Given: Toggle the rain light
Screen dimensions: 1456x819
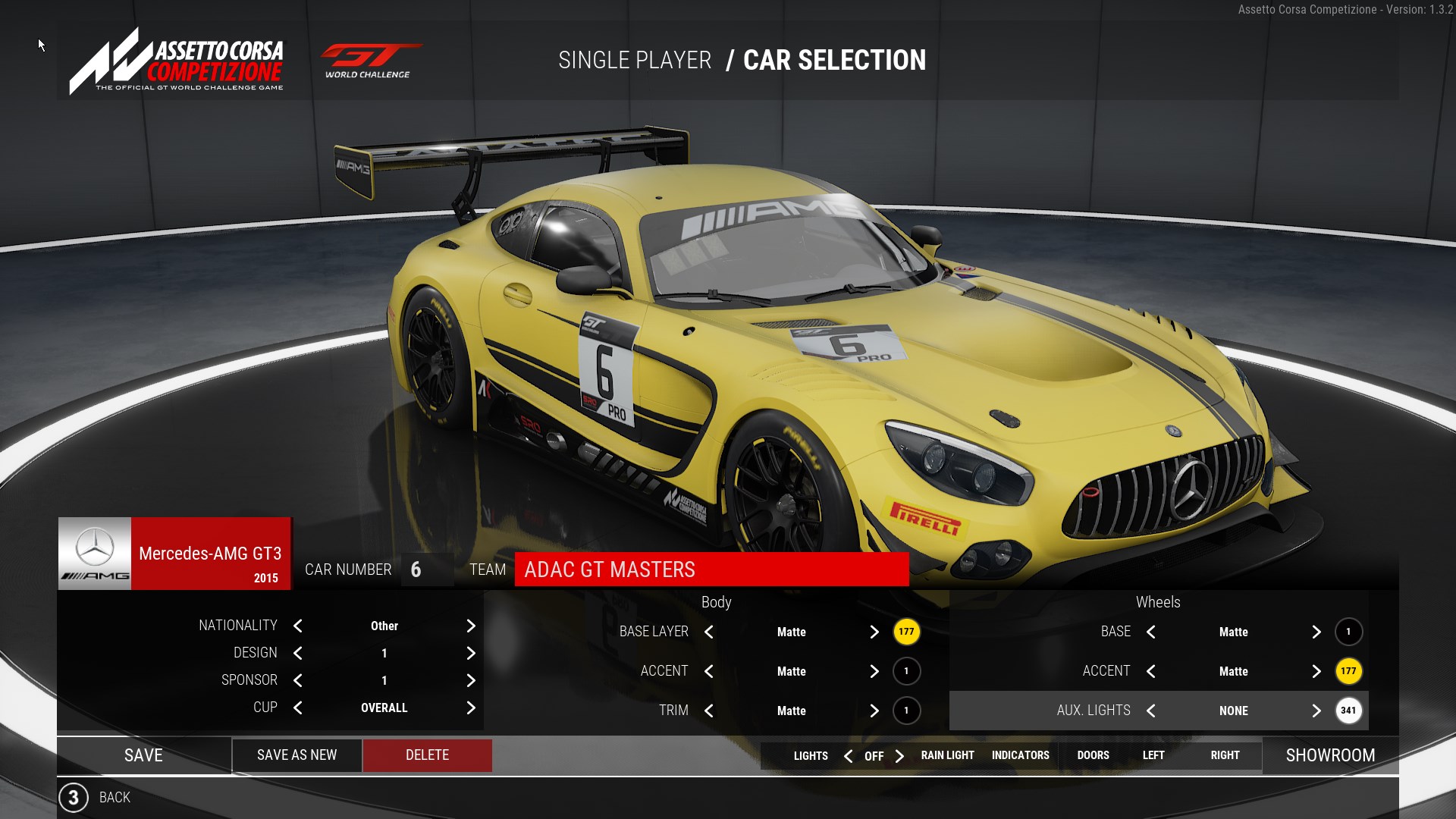Looking at the screenshot, I should 947,755.
